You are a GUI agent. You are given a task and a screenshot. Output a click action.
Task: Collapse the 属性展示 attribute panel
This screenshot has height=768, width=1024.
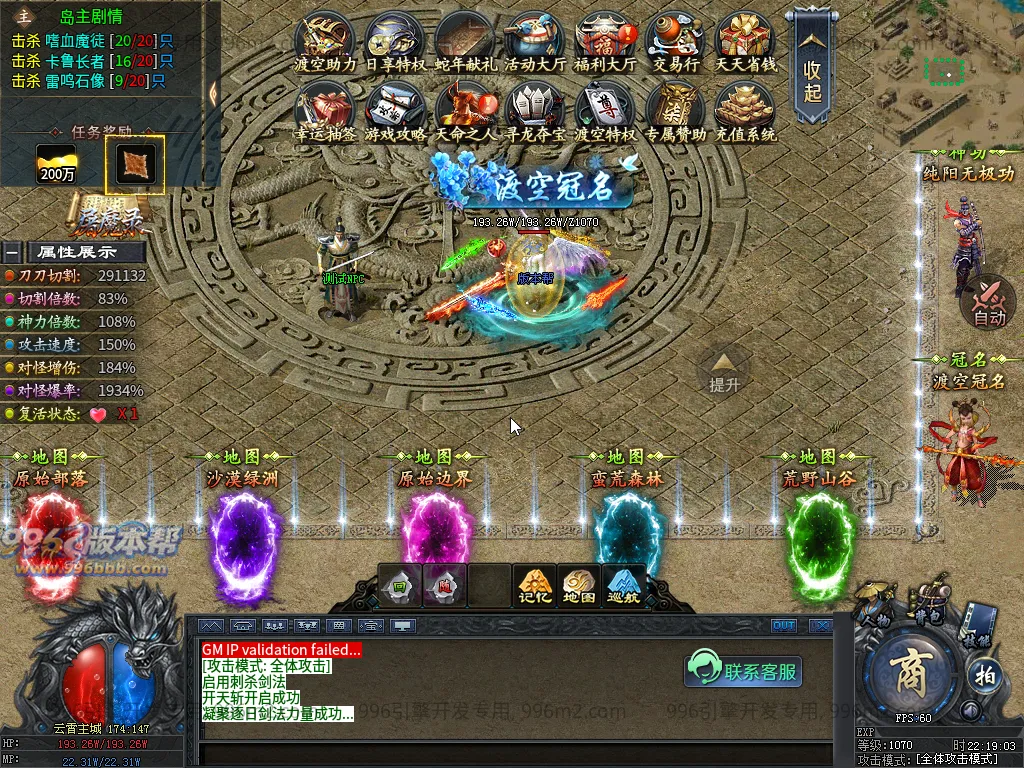pyautogui.click(x=12, y=252)
